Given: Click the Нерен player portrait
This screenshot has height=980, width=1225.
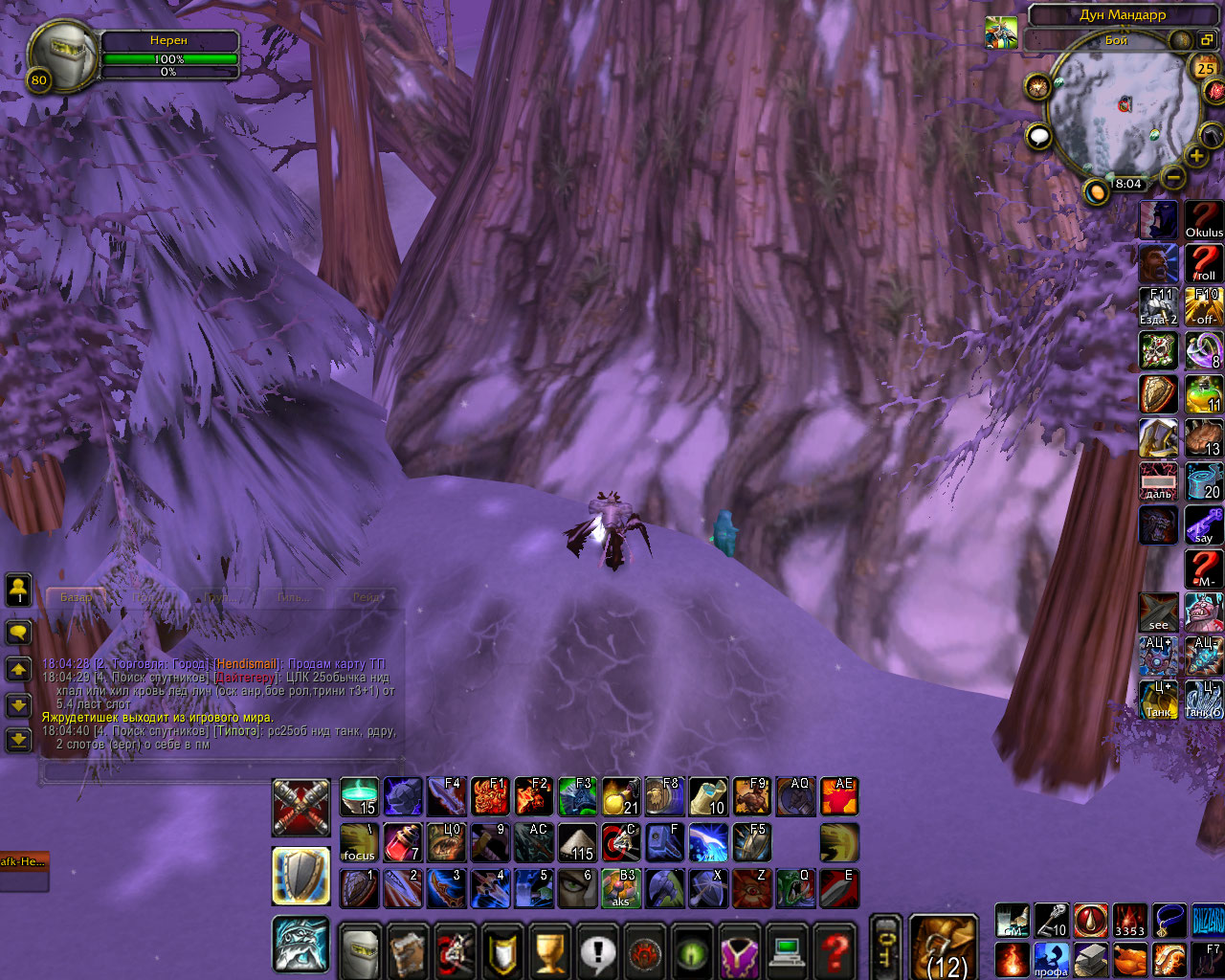Looking at the screenshot, I should pyautogui.click(x=61, y=56).
